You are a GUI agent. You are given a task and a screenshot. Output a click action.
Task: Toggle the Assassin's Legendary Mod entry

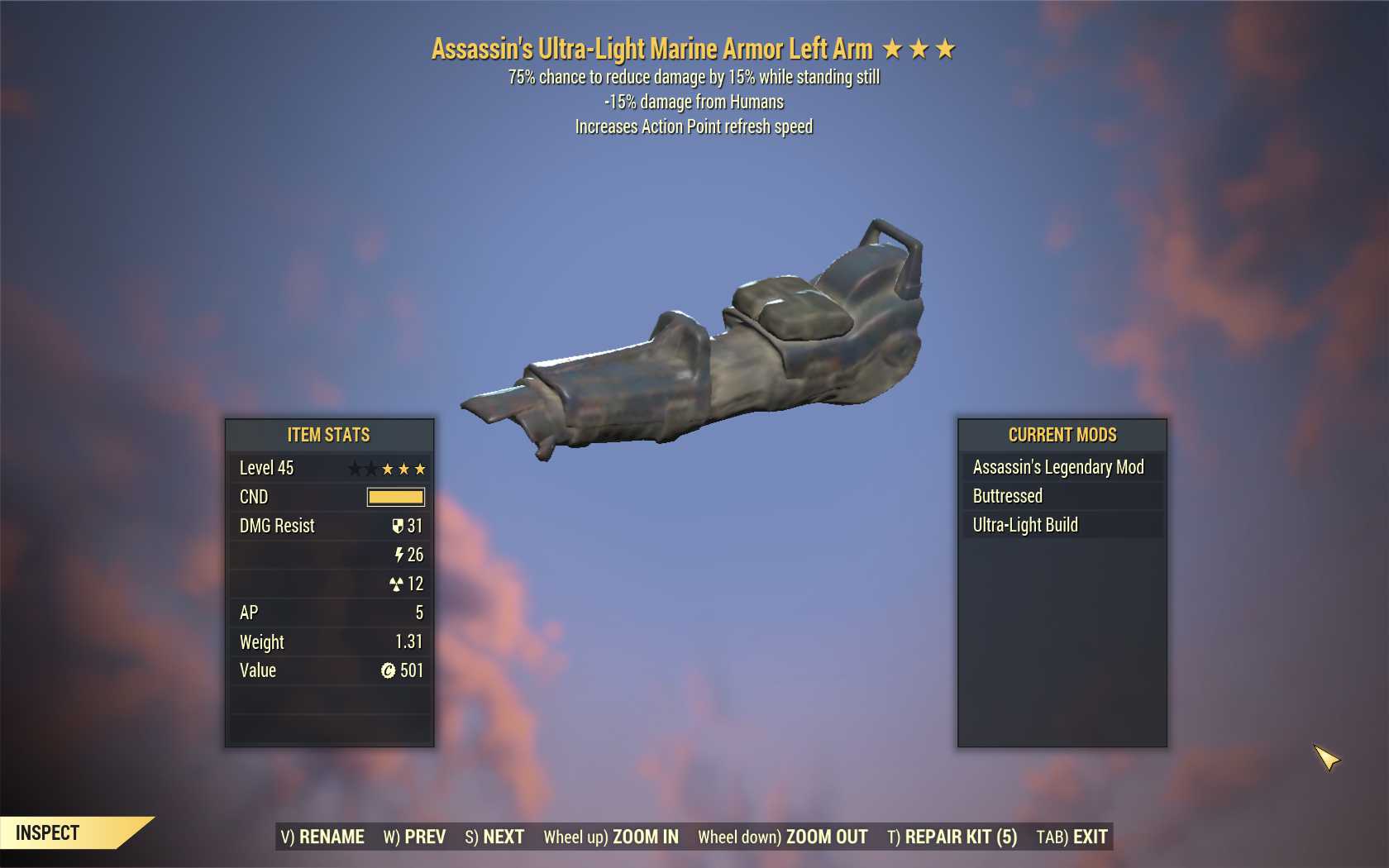(1061, 467)
